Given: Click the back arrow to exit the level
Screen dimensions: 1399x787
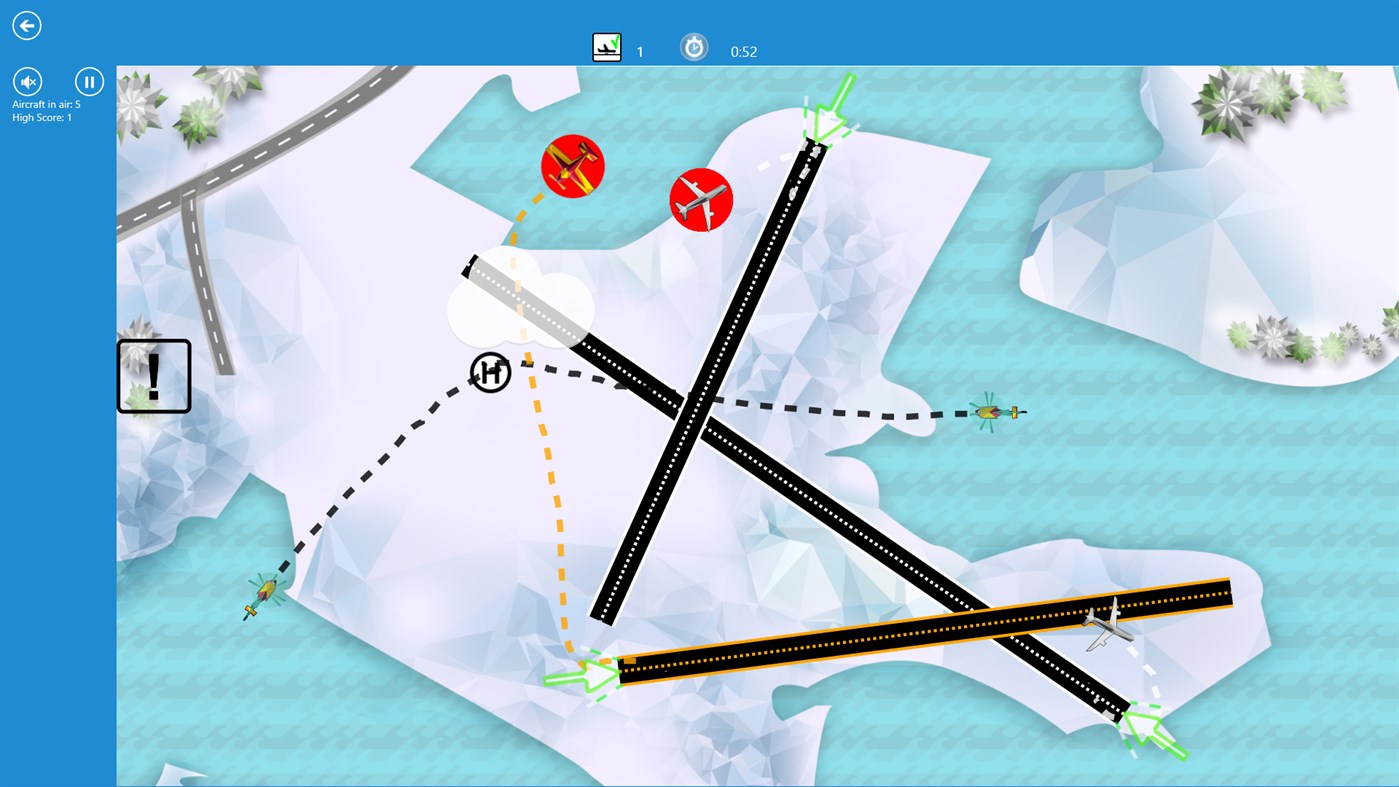Looking at the screenshot, I should coord(26,25).
